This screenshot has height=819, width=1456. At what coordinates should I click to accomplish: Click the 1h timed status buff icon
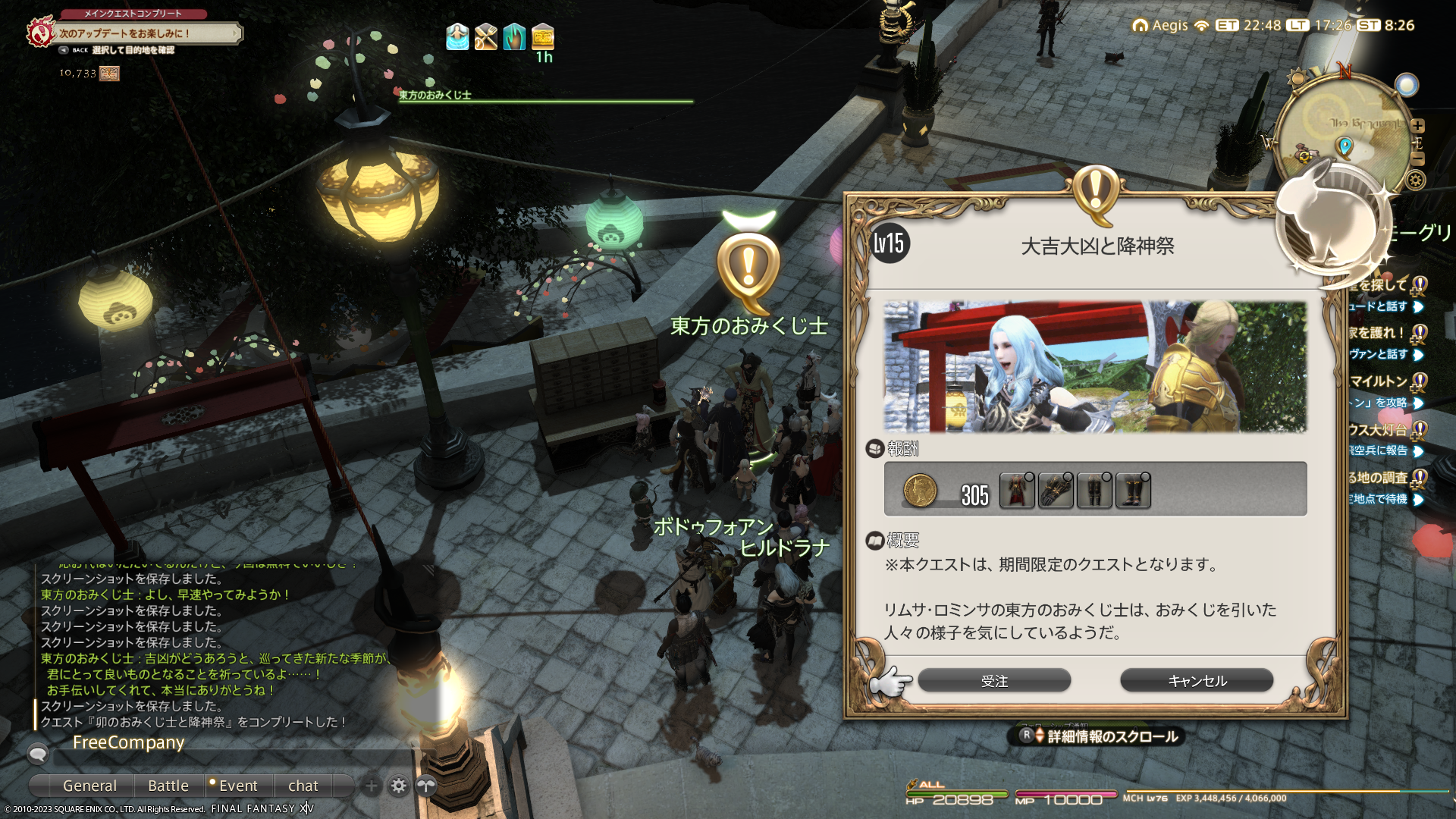543,36
